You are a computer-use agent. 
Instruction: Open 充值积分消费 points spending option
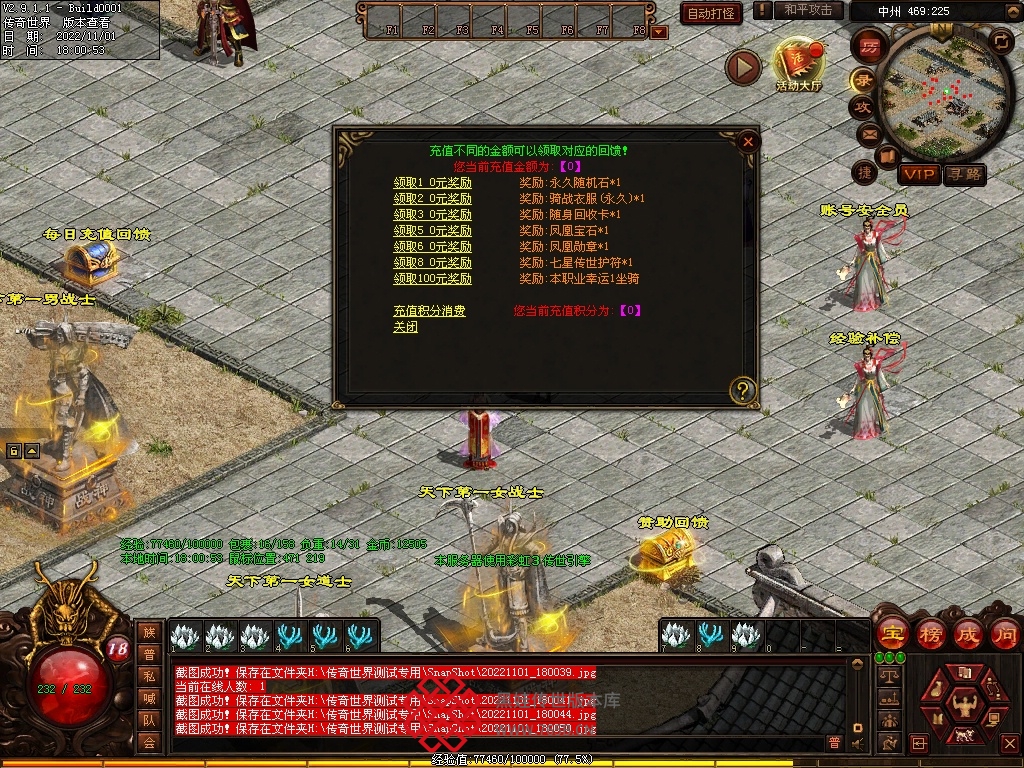point(429,311)
